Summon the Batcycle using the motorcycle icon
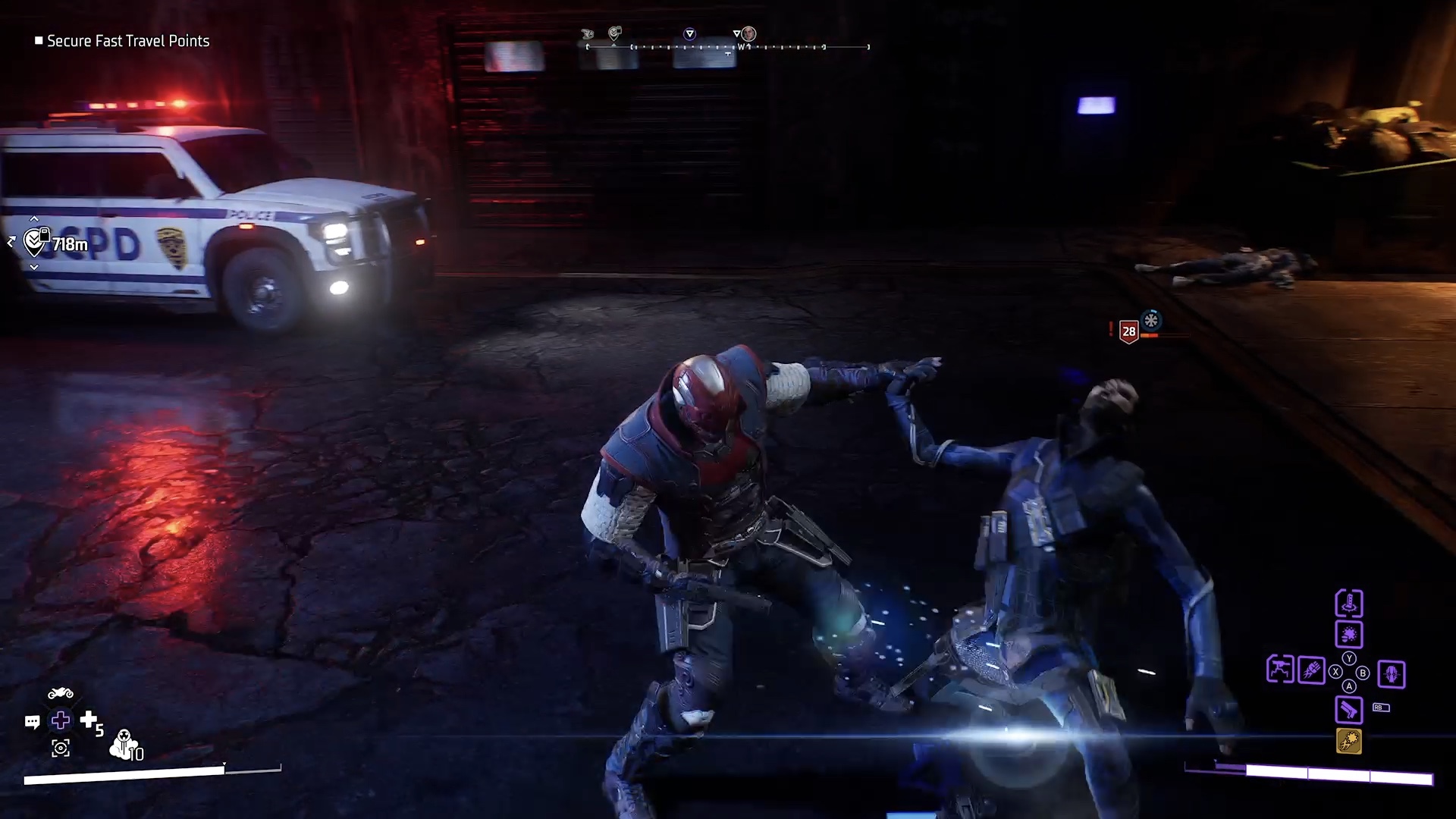 click(61, 694)
